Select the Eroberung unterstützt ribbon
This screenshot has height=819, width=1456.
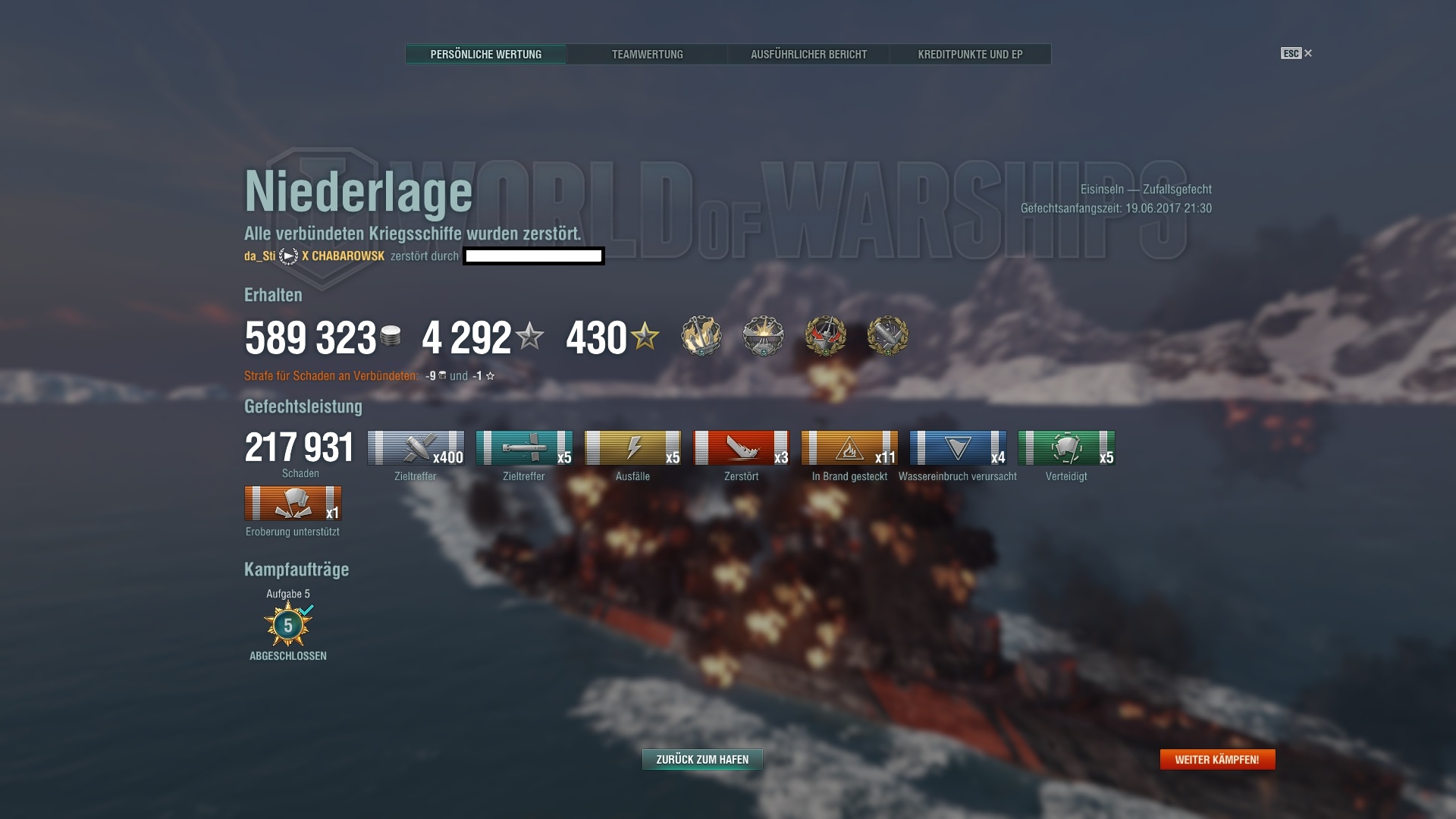click(x=293, y=503)
